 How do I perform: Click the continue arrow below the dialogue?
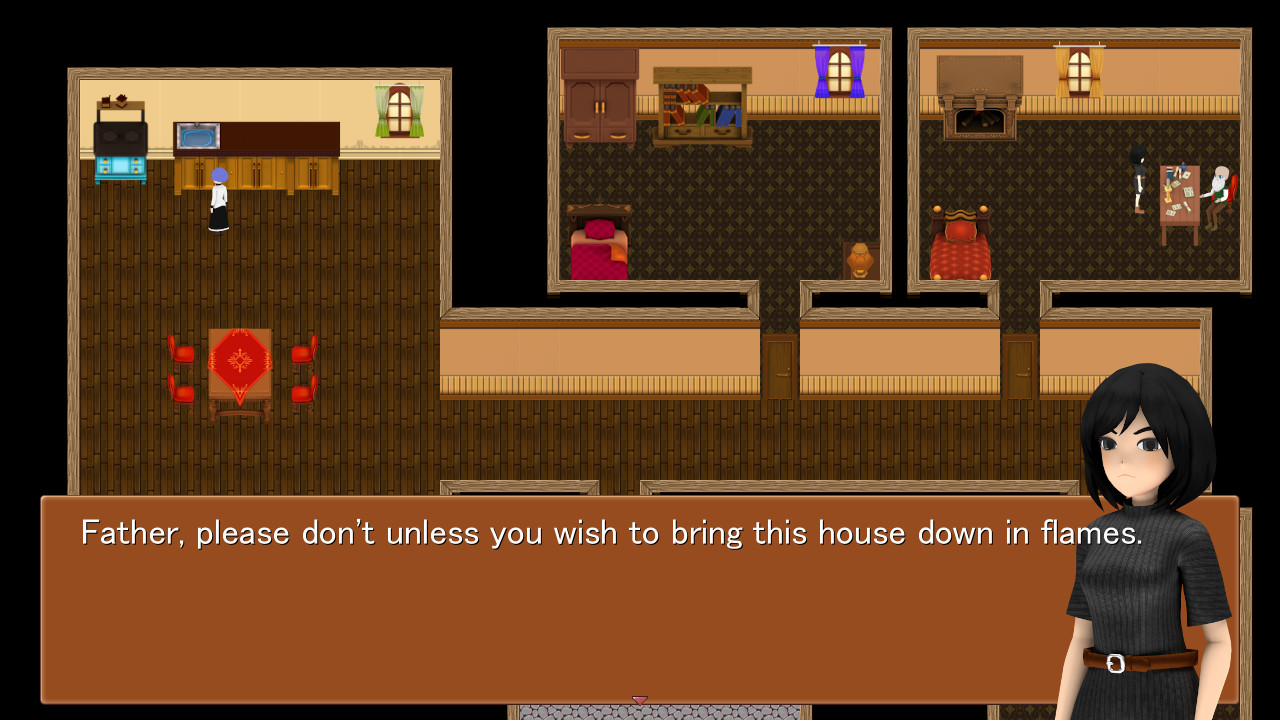click(641, 700)
